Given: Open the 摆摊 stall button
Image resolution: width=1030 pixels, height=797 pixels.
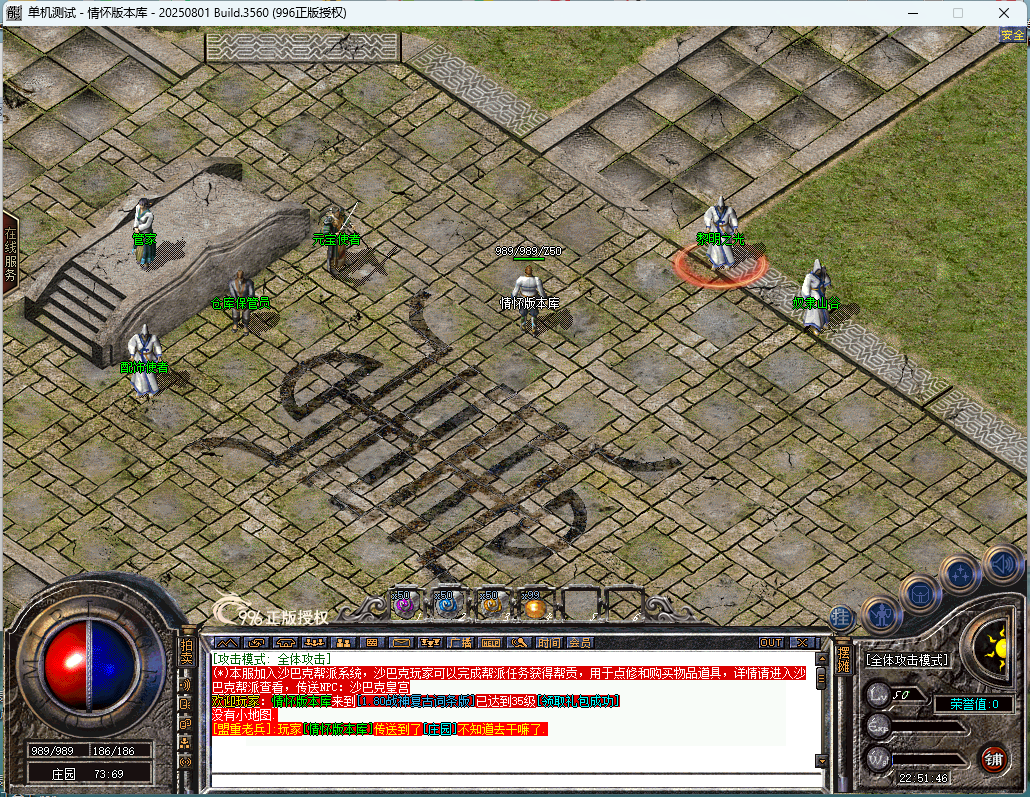Looking at the screenshot, I should pyautogui.click(x=843, y=658).
